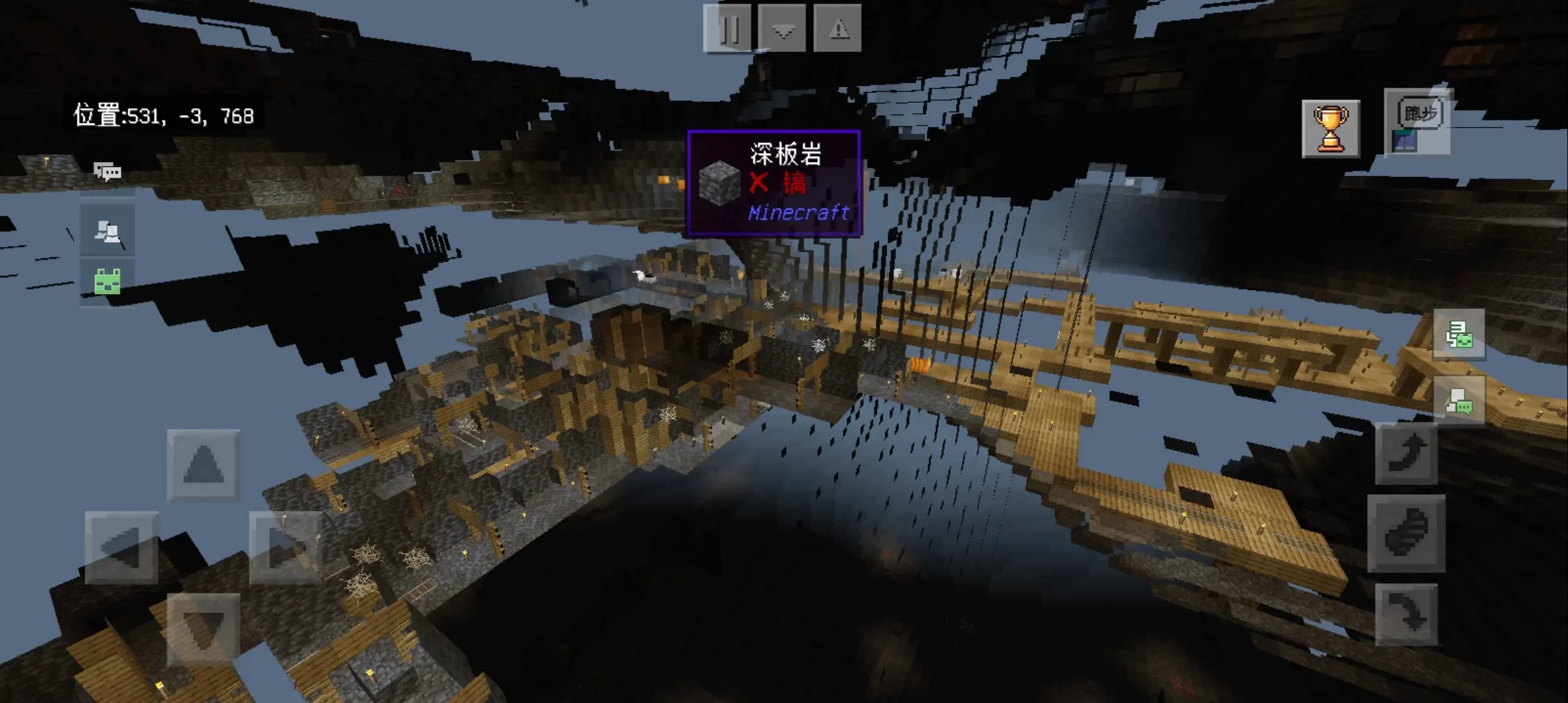1568x703 pixels.
Task: Descend with the down-curved arrow
Action: click(x=1407, y=614)
